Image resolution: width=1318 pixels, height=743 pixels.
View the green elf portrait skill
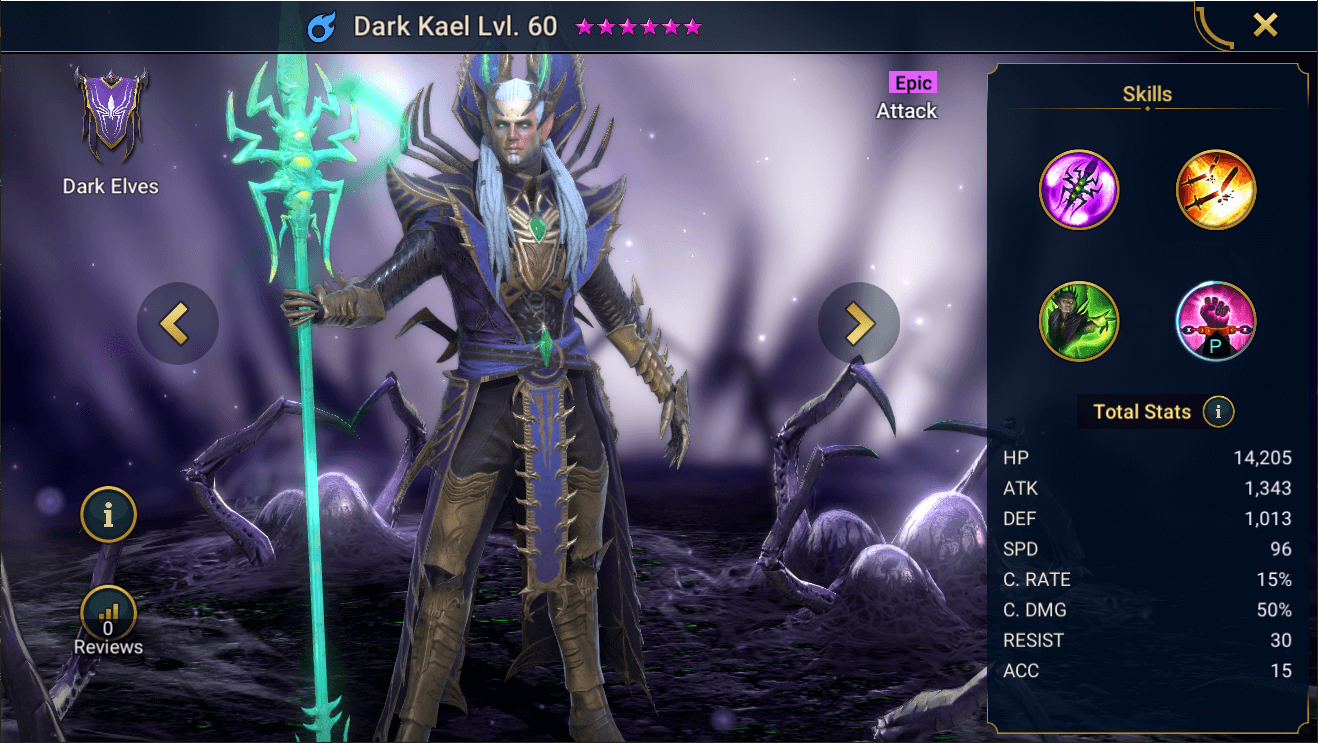(x=1078, y=321)
